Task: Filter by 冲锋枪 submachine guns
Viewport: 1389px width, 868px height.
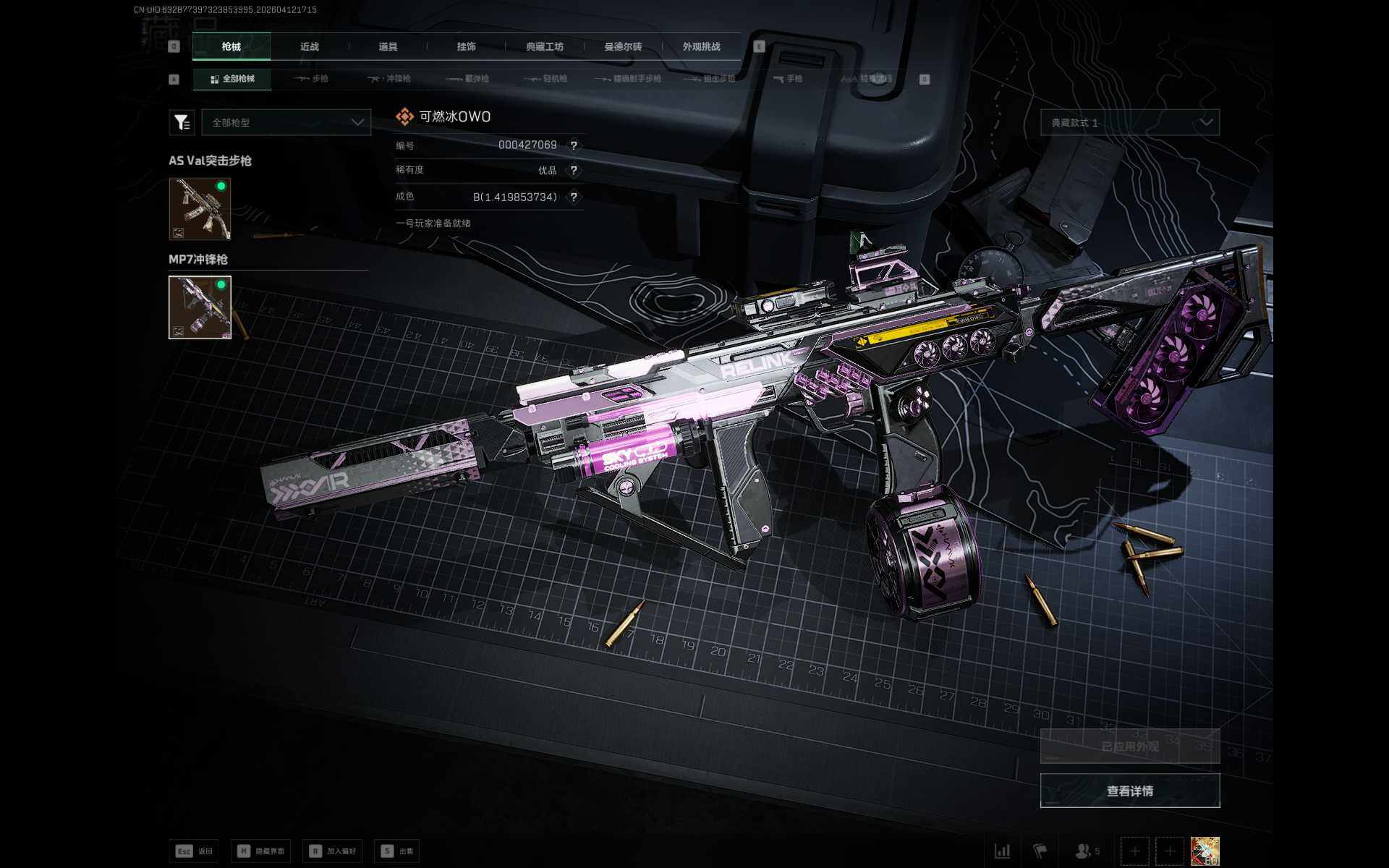Action: (x=389, y=79)
